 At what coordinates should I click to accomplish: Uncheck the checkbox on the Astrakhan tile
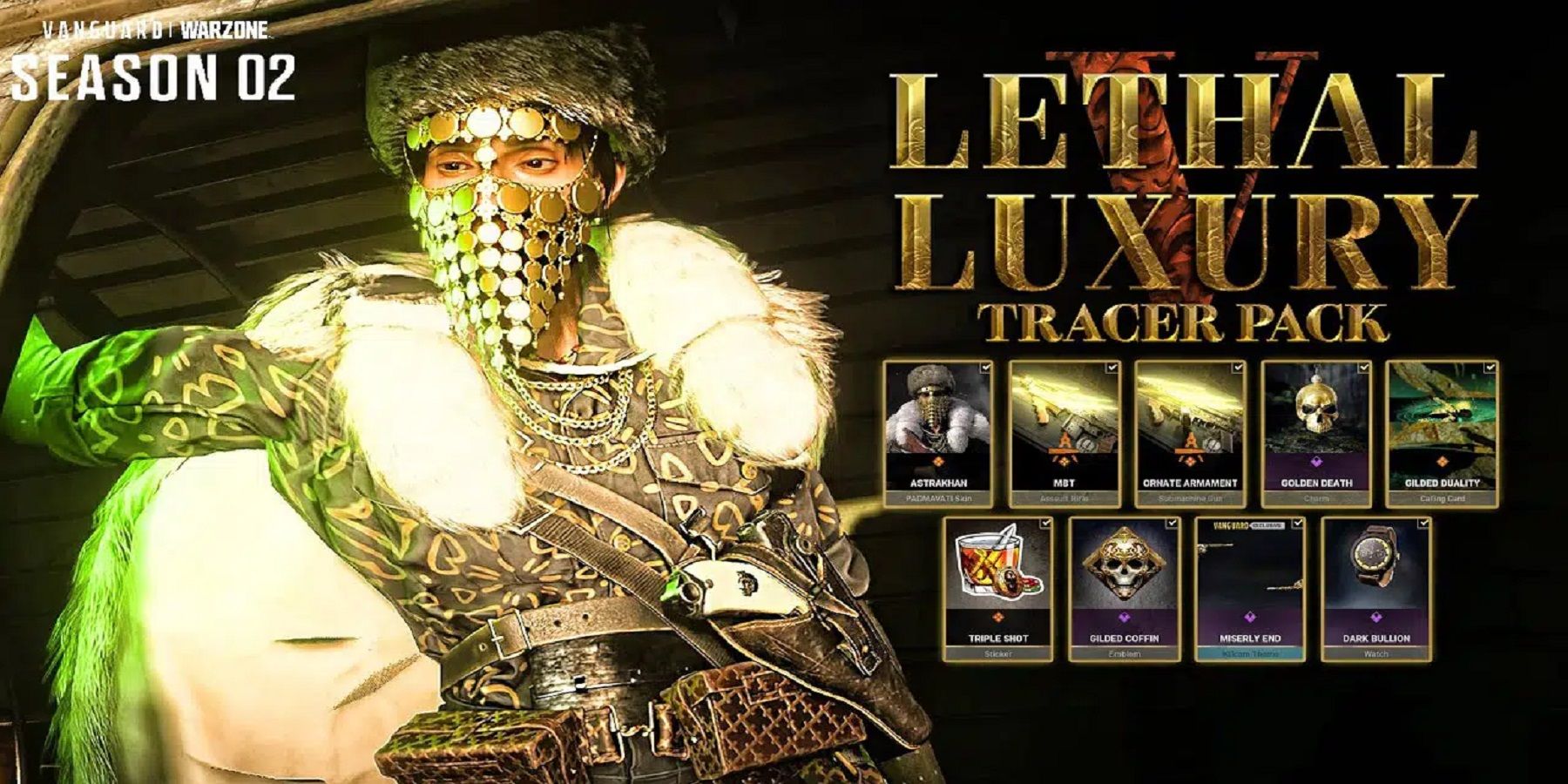coord(985,366)
